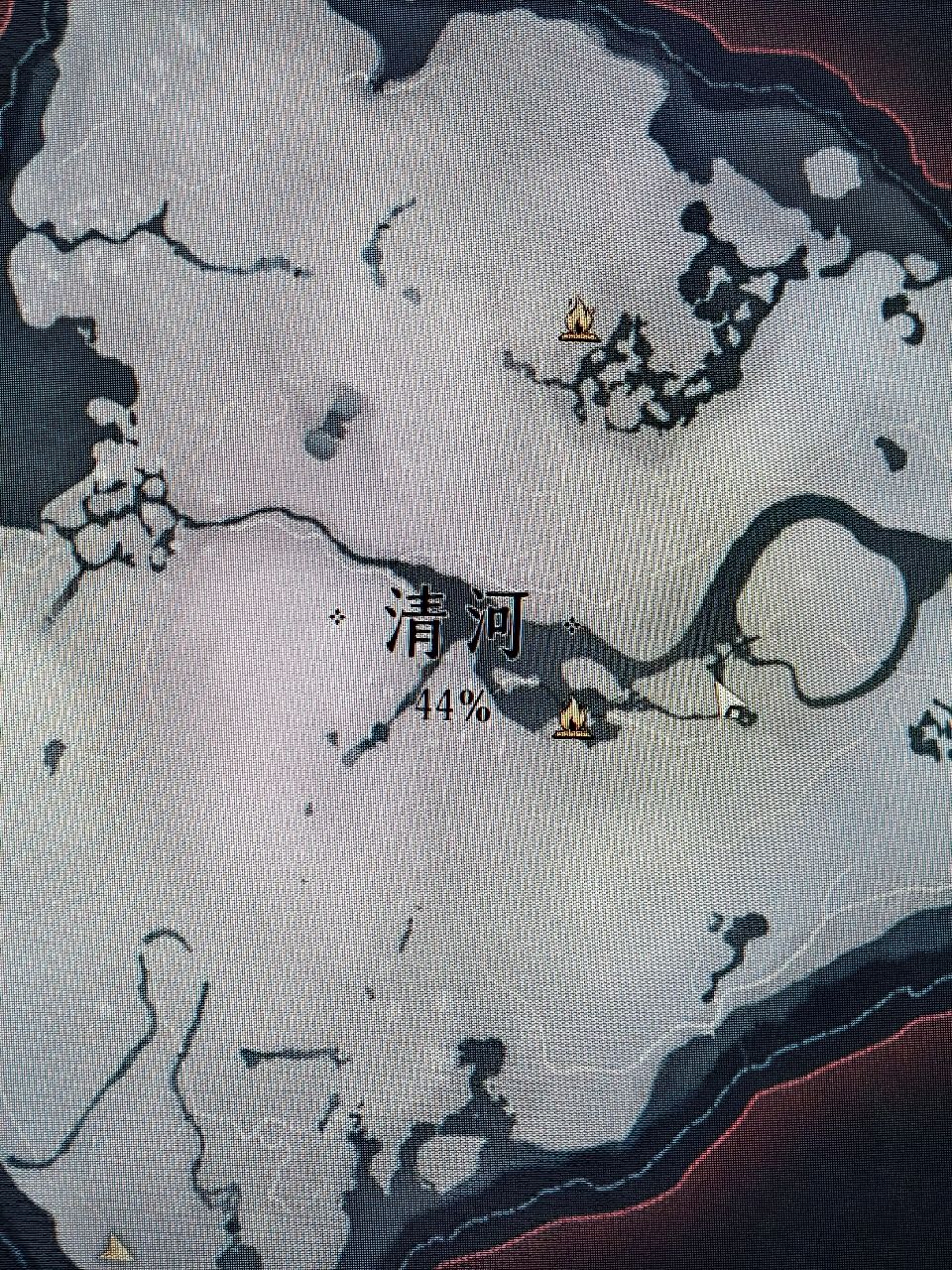The height and width of the screenshot is (1270, 952).
Task: Select the yellow triangle marker at the map's bottom edge
Action: coord(118,1246)
